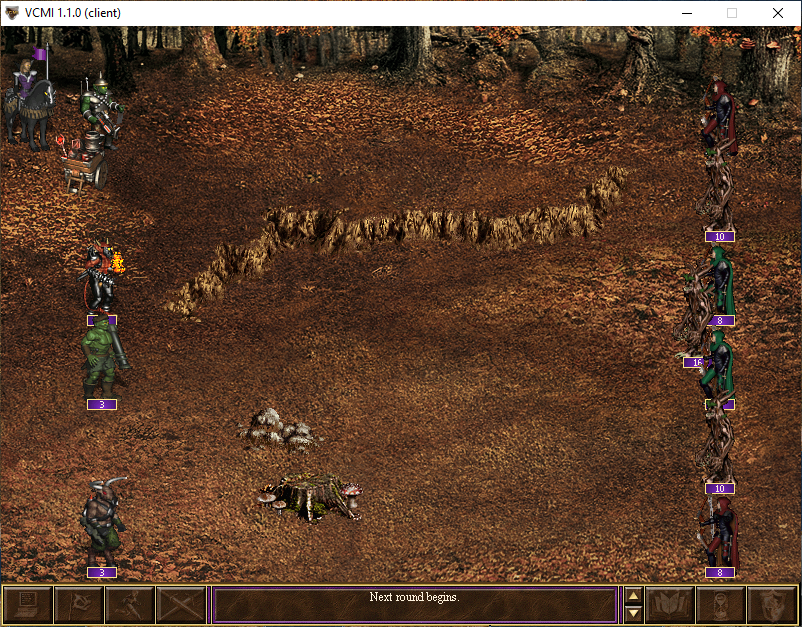Minimize the VCMI client window

pos(686,13)
